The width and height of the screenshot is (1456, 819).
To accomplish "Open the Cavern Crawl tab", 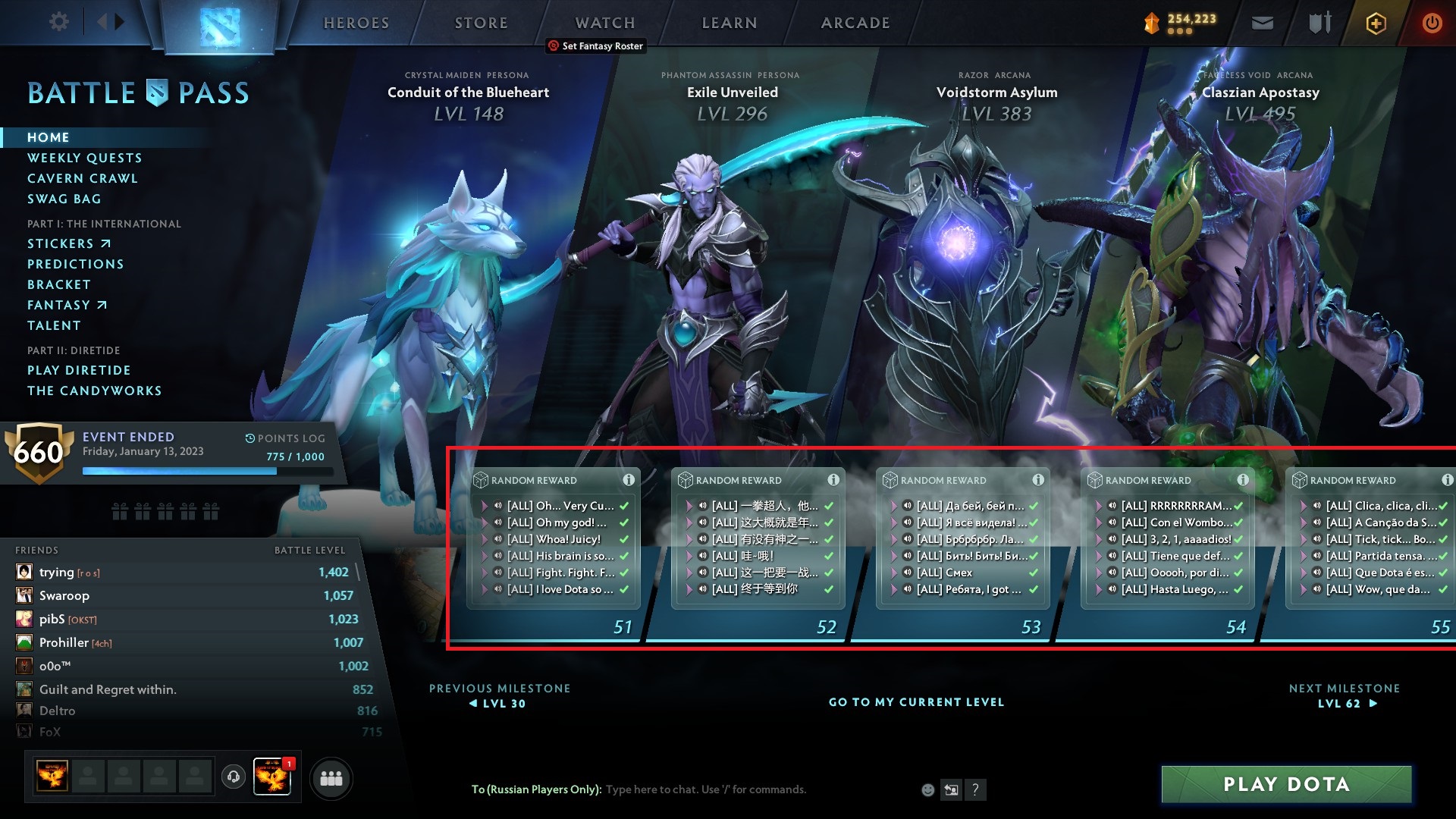I will (x=83, y=178).
